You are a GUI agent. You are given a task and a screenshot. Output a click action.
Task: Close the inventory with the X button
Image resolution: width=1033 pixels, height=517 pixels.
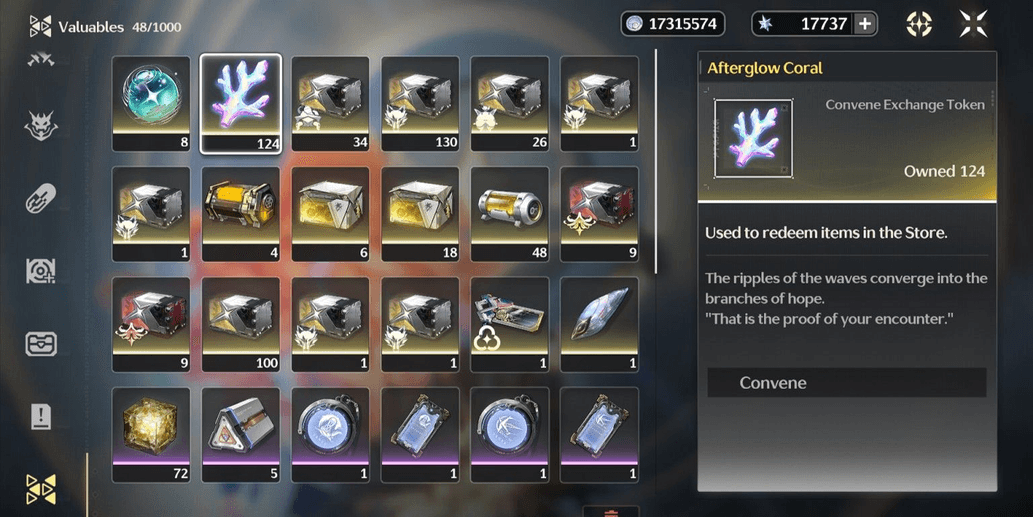coord(972,24)
